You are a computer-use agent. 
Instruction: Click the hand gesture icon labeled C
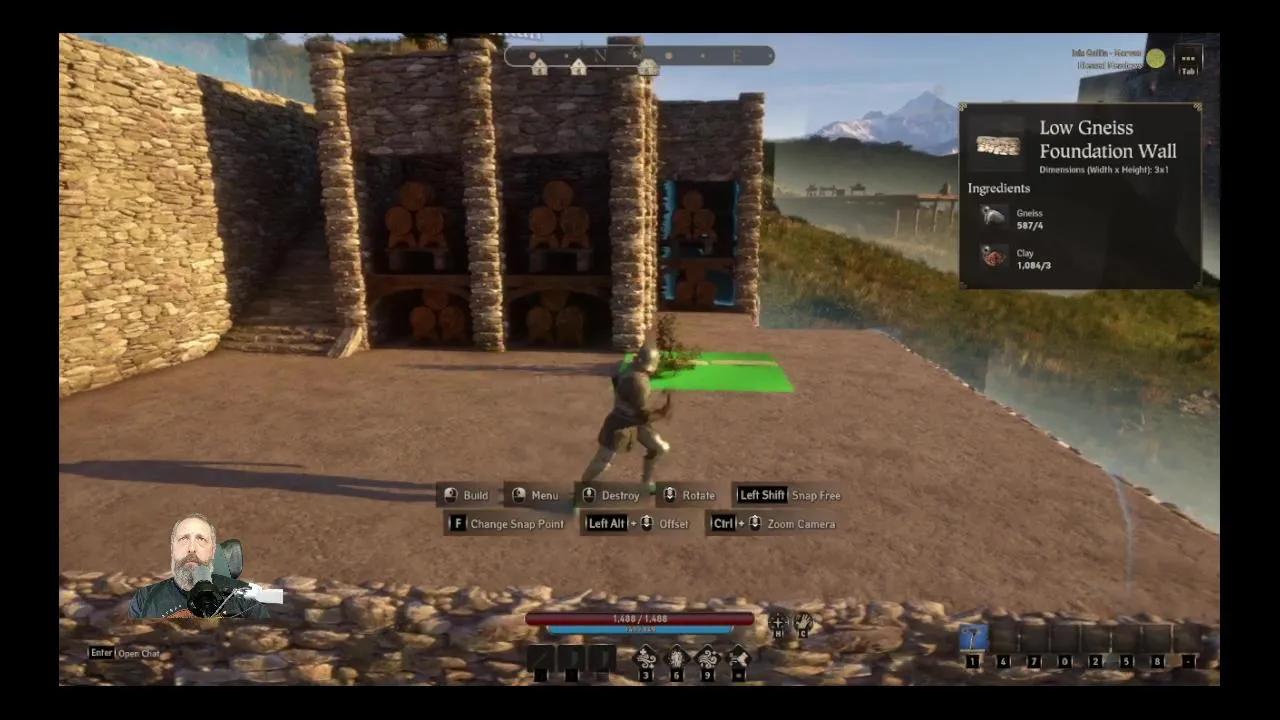click(804, 622)
